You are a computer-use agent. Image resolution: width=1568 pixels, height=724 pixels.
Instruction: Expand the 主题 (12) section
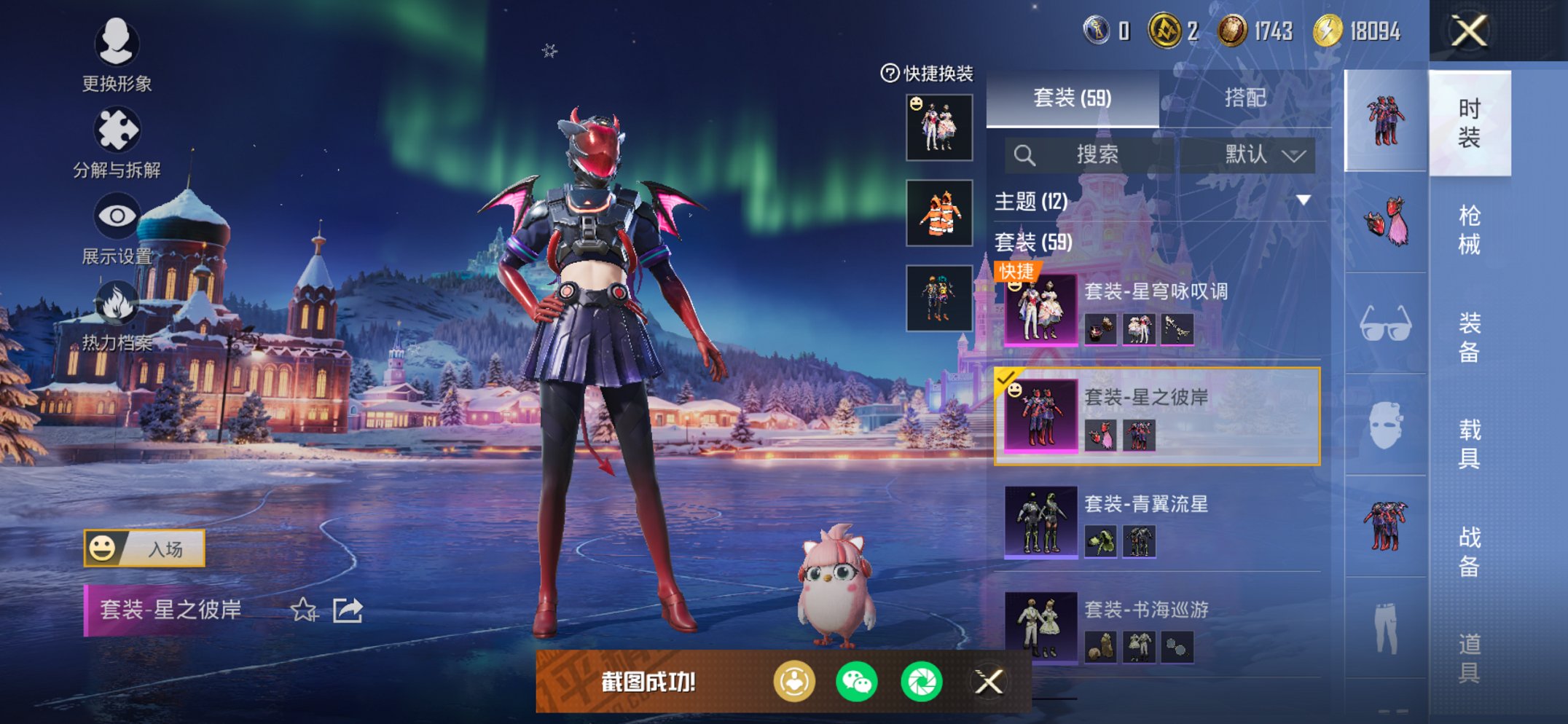click(x=1303, y=200)
